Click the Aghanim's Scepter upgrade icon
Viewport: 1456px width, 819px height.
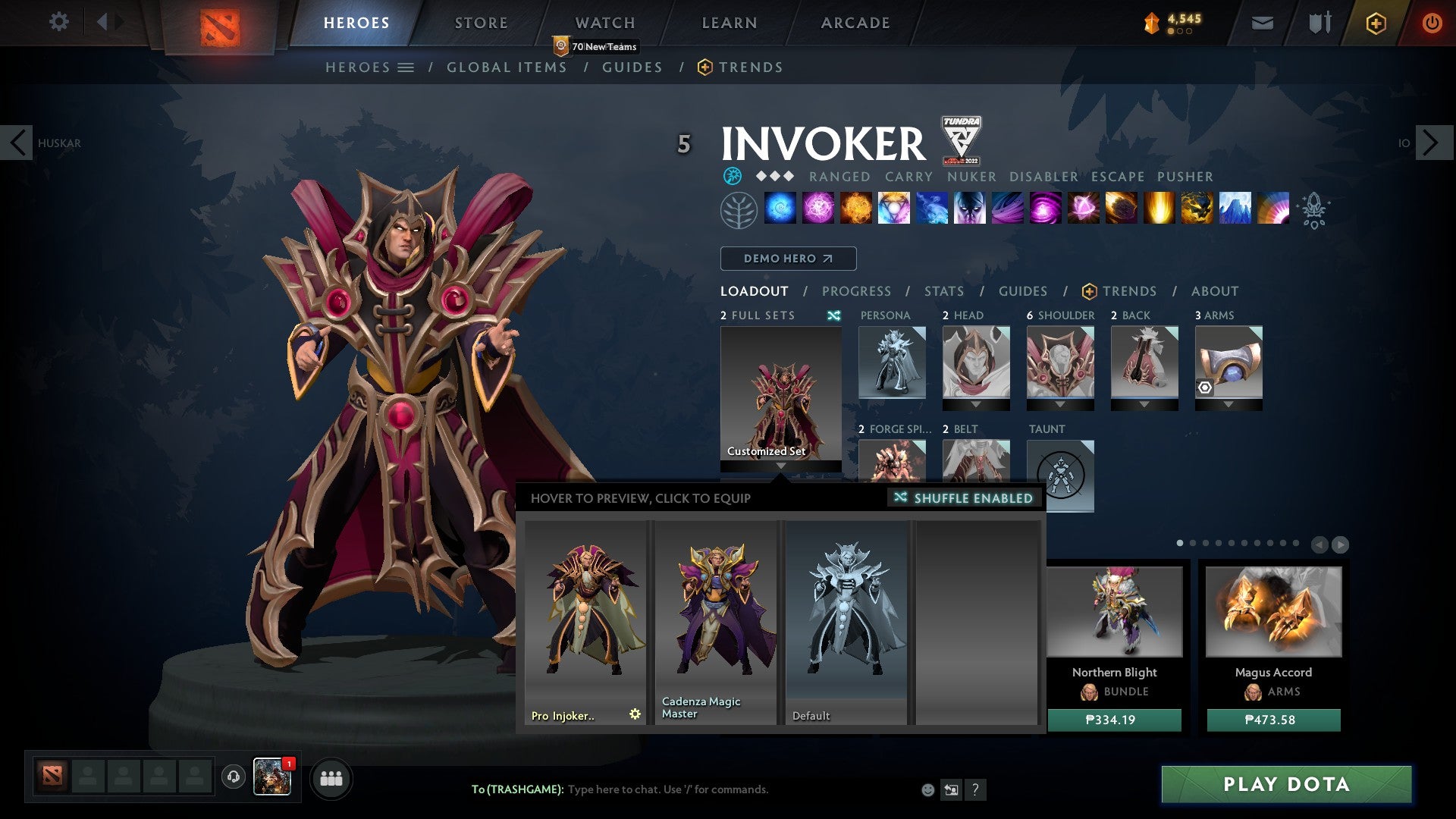(x=1314, y=211)
